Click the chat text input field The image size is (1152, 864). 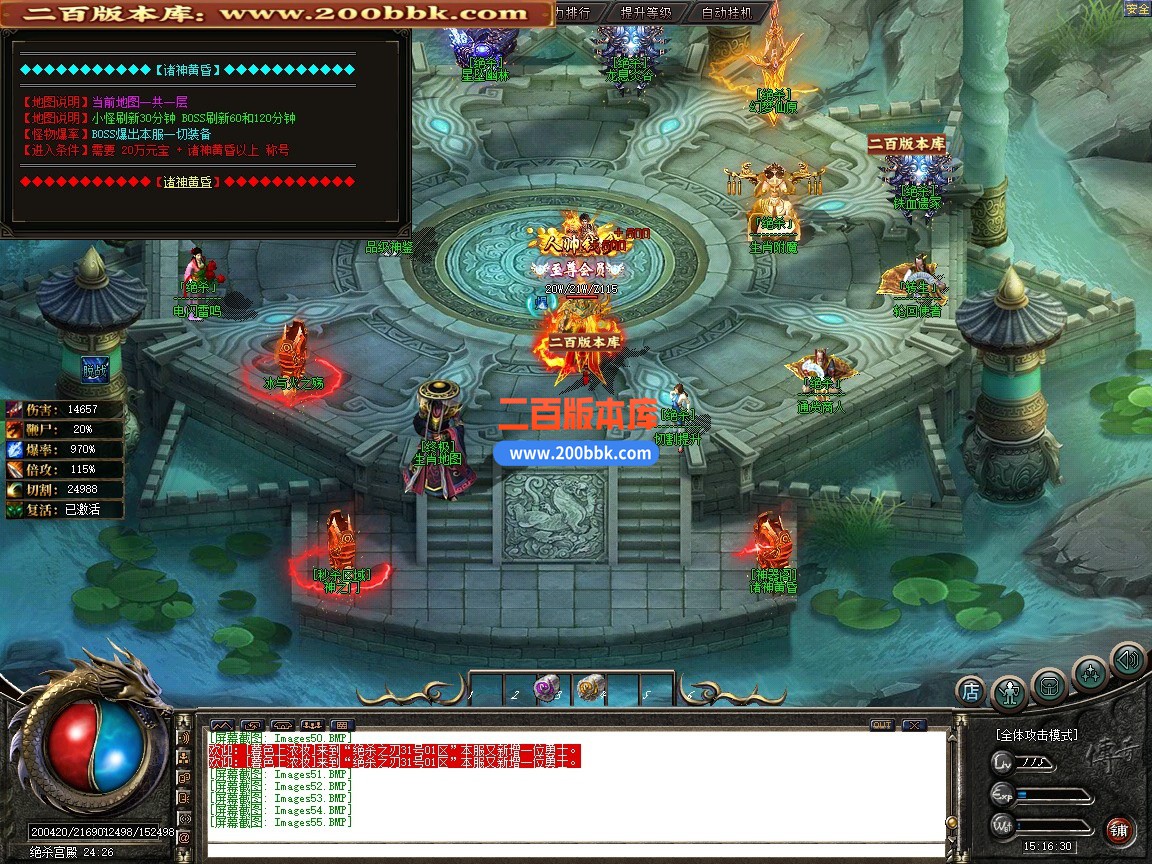575,850
